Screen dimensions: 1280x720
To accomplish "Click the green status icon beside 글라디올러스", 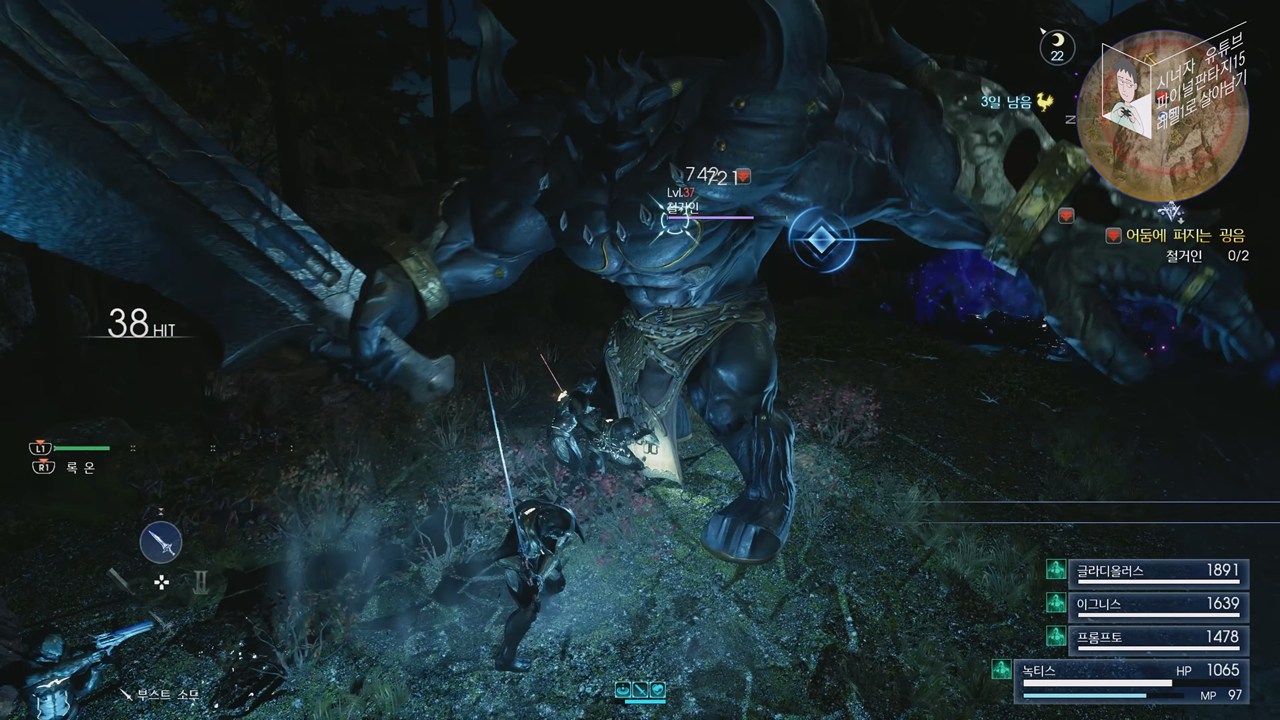I will pos(1055,570).
